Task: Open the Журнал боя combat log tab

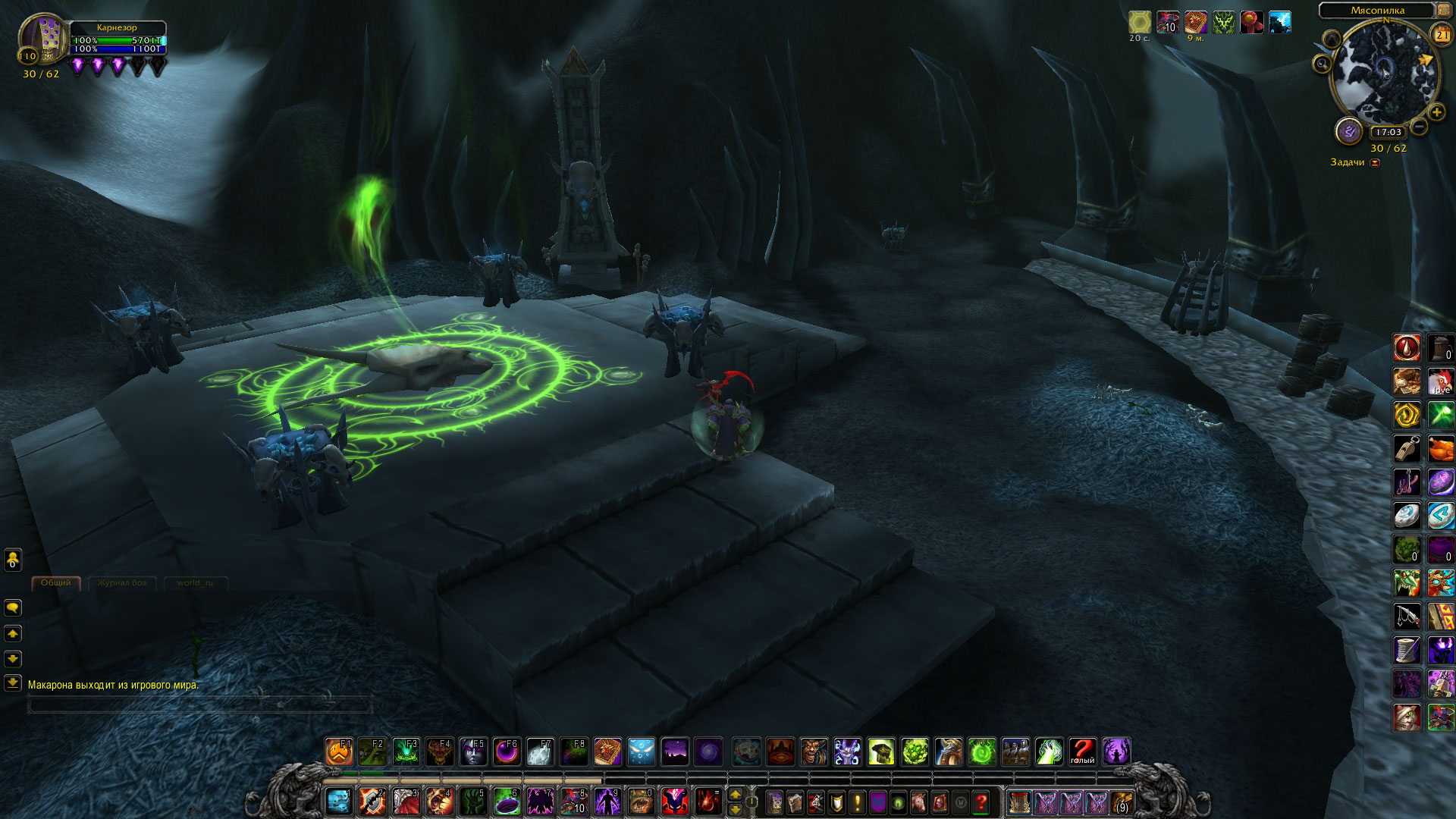Action: [121, 583]
